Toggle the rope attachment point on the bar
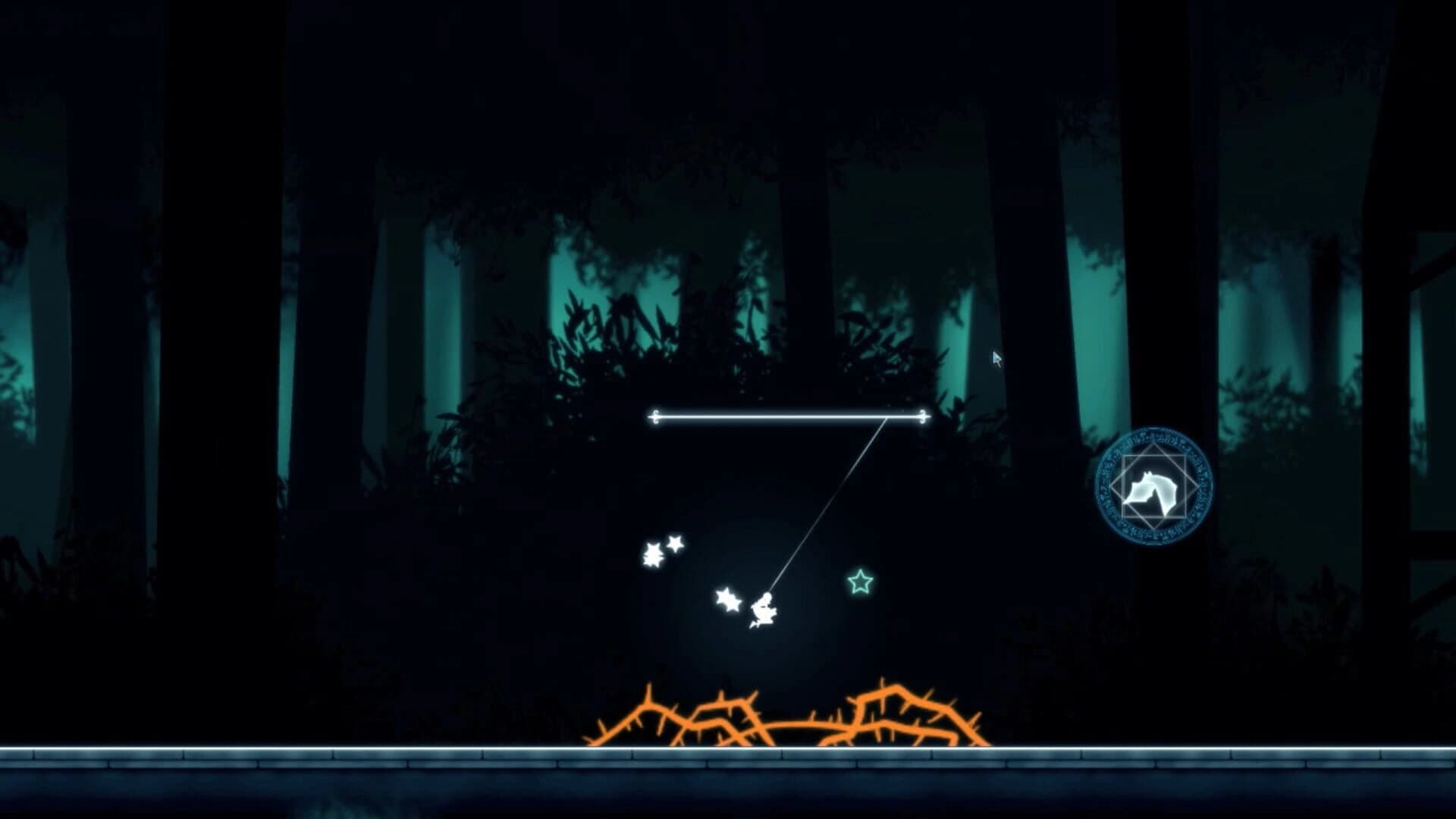Image resolution: width=1456 pixels, height=819 pixels. click(887, 416)
